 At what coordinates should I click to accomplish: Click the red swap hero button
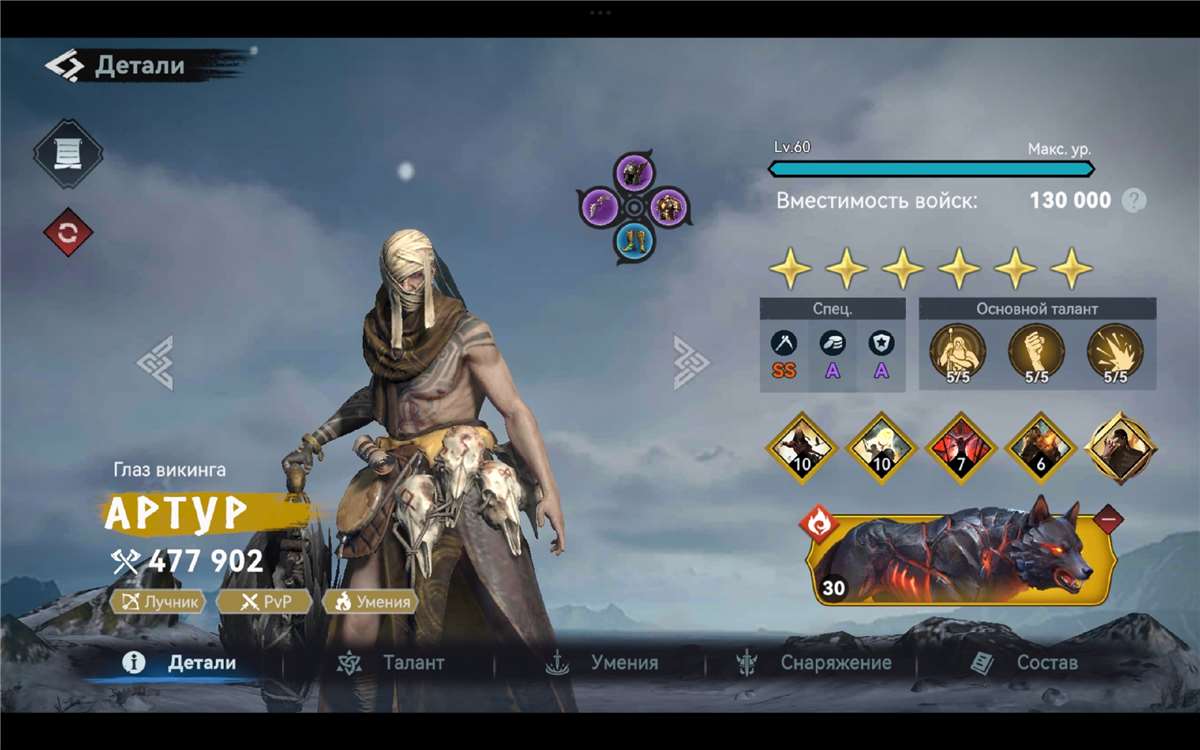pyautogui.click(x=67, y=232)
